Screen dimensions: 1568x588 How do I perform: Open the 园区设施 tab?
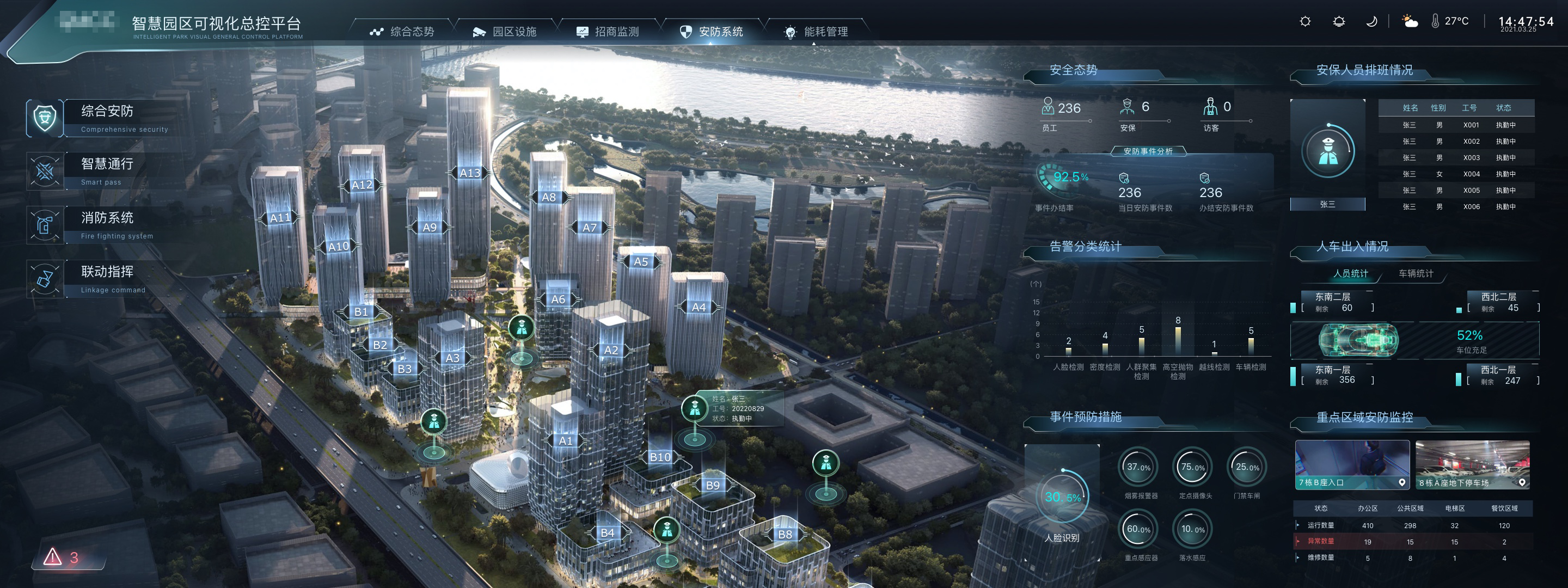[505, 32]
